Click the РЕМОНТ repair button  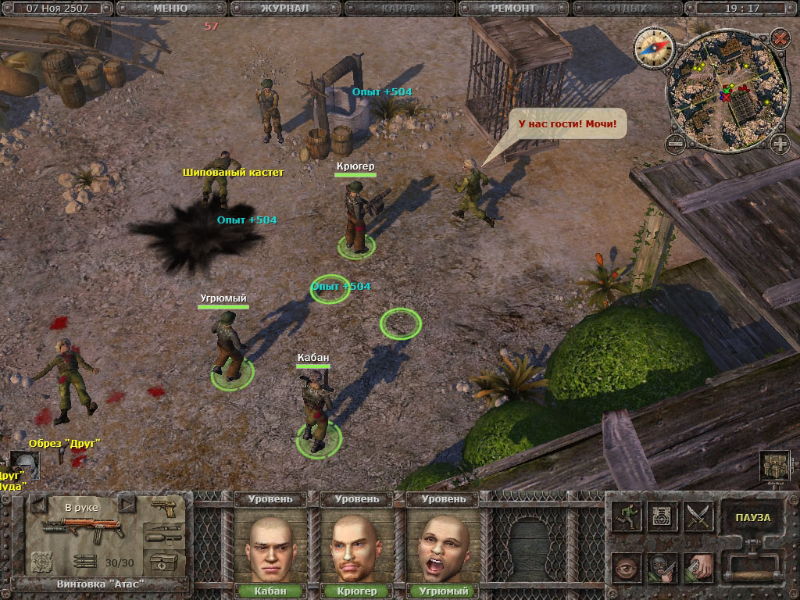click(513, 8)
